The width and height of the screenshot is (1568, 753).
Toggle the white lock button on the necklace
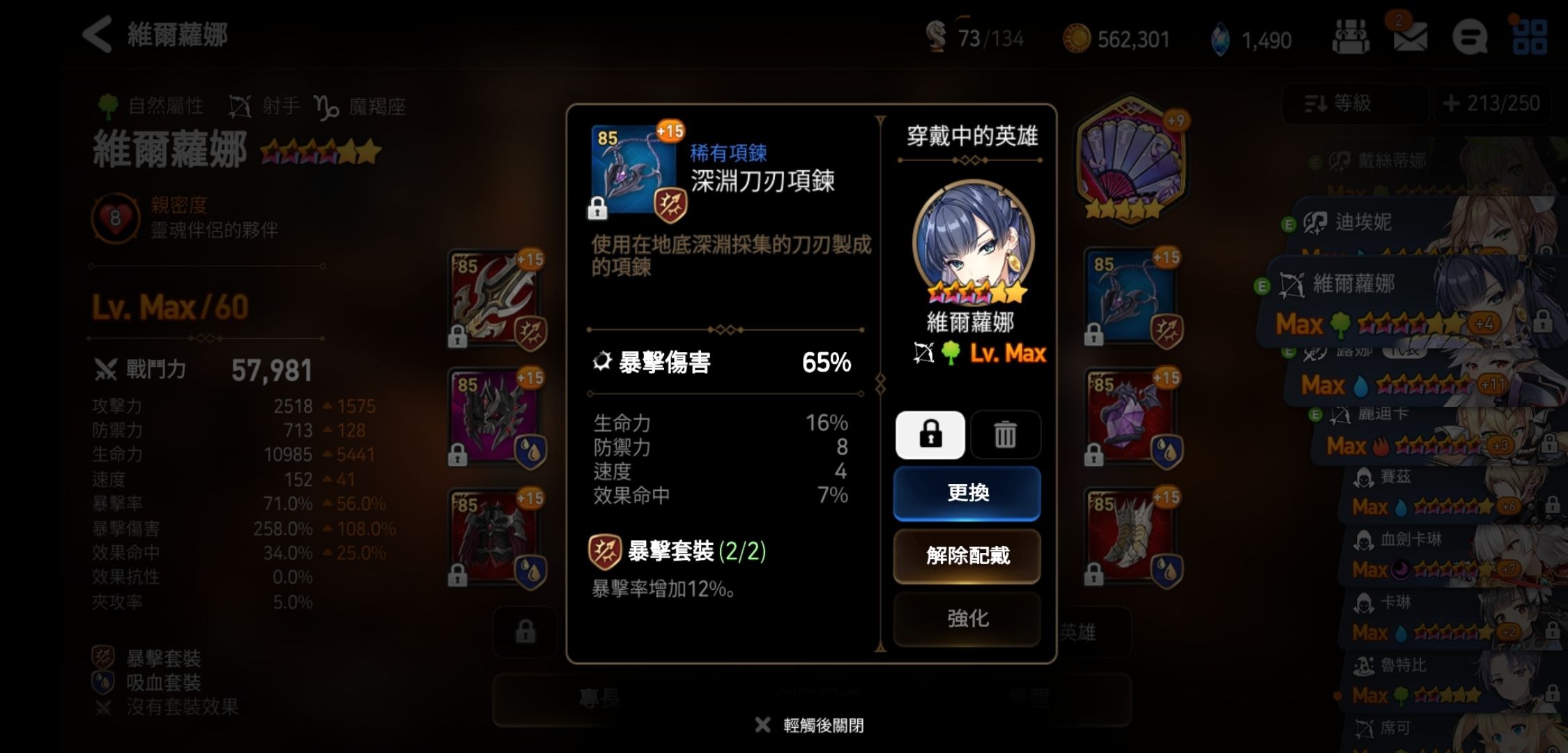point(930,435)
